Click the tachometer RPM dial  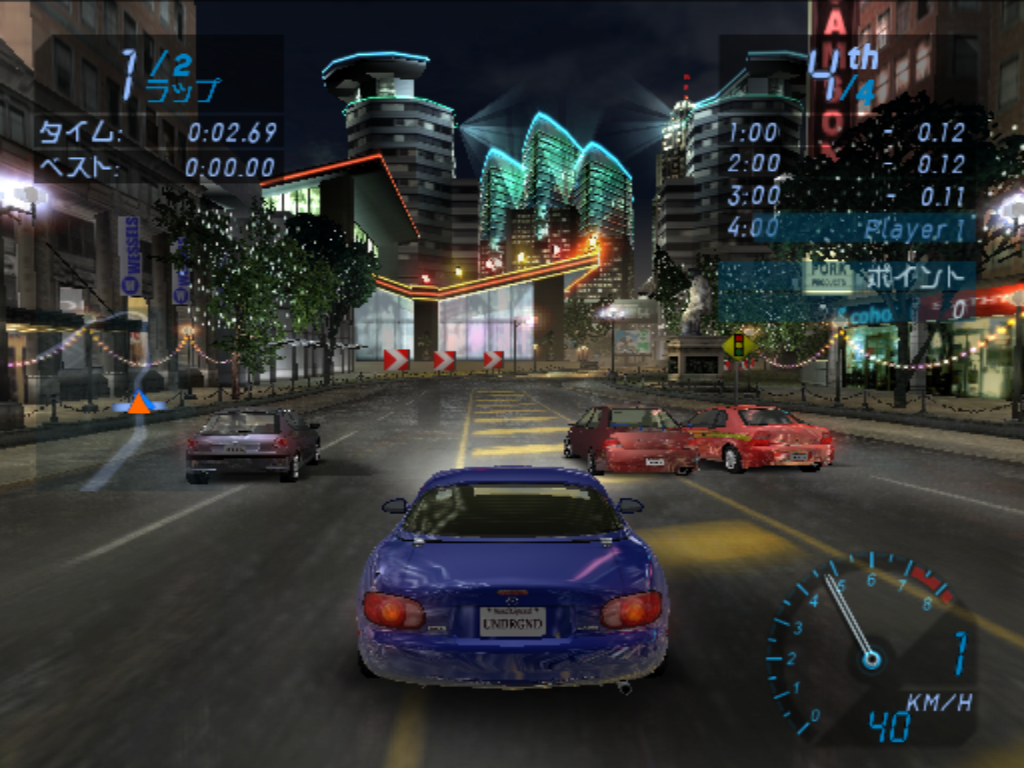pyautogui.click(x=860, y=647)
